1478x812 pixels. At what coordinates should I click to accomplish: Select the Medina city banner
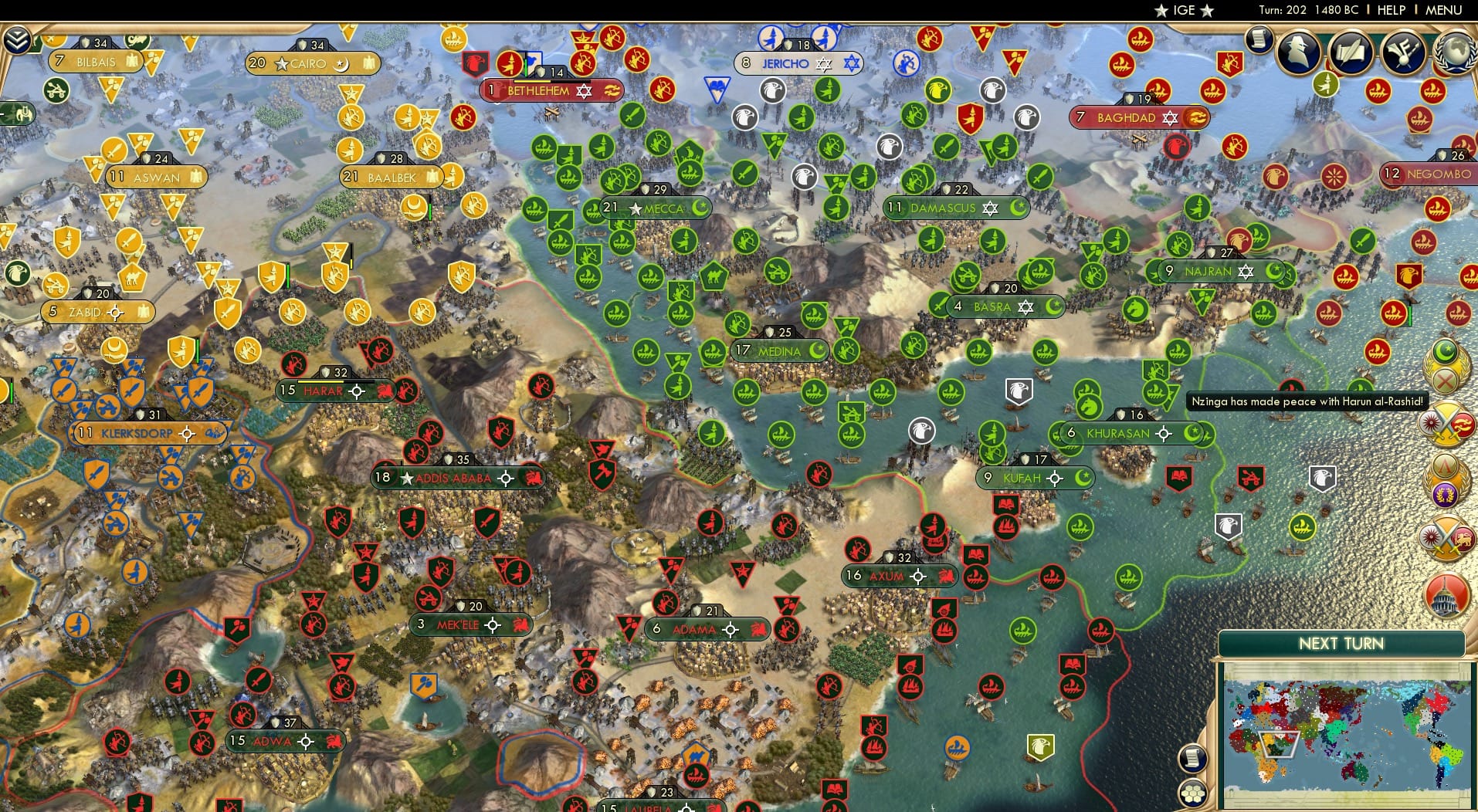(x=779, y=350)
